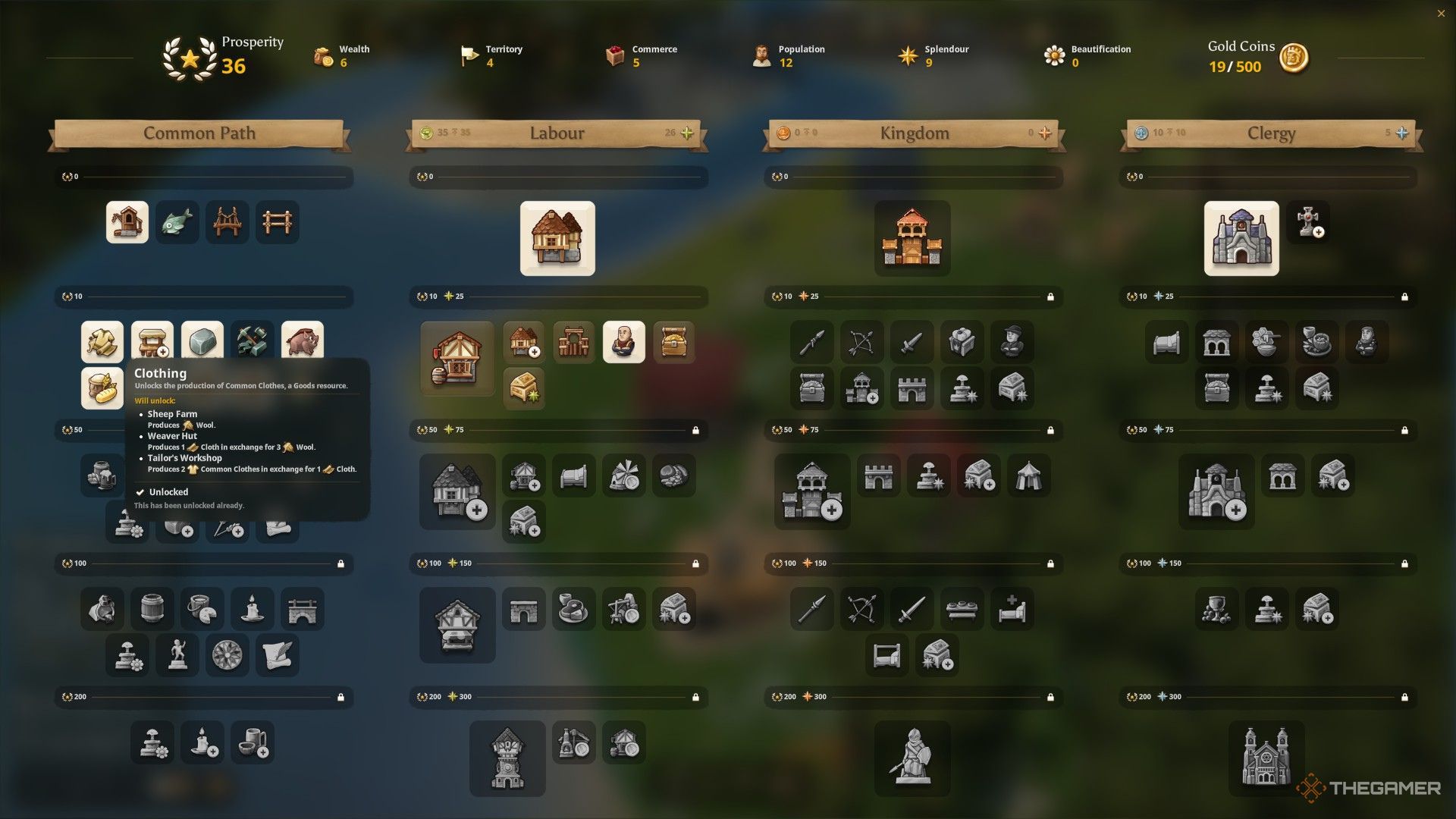
Task: Click the Clergy banner
Action: 1271,133
